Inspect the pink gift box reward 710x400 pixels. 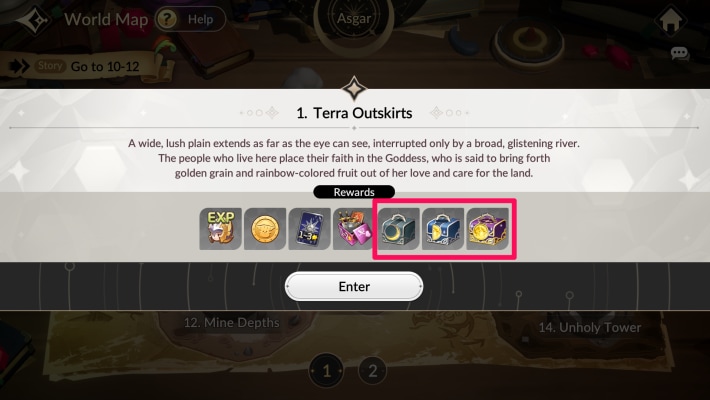pyautogui.click(x=353, y=229)
